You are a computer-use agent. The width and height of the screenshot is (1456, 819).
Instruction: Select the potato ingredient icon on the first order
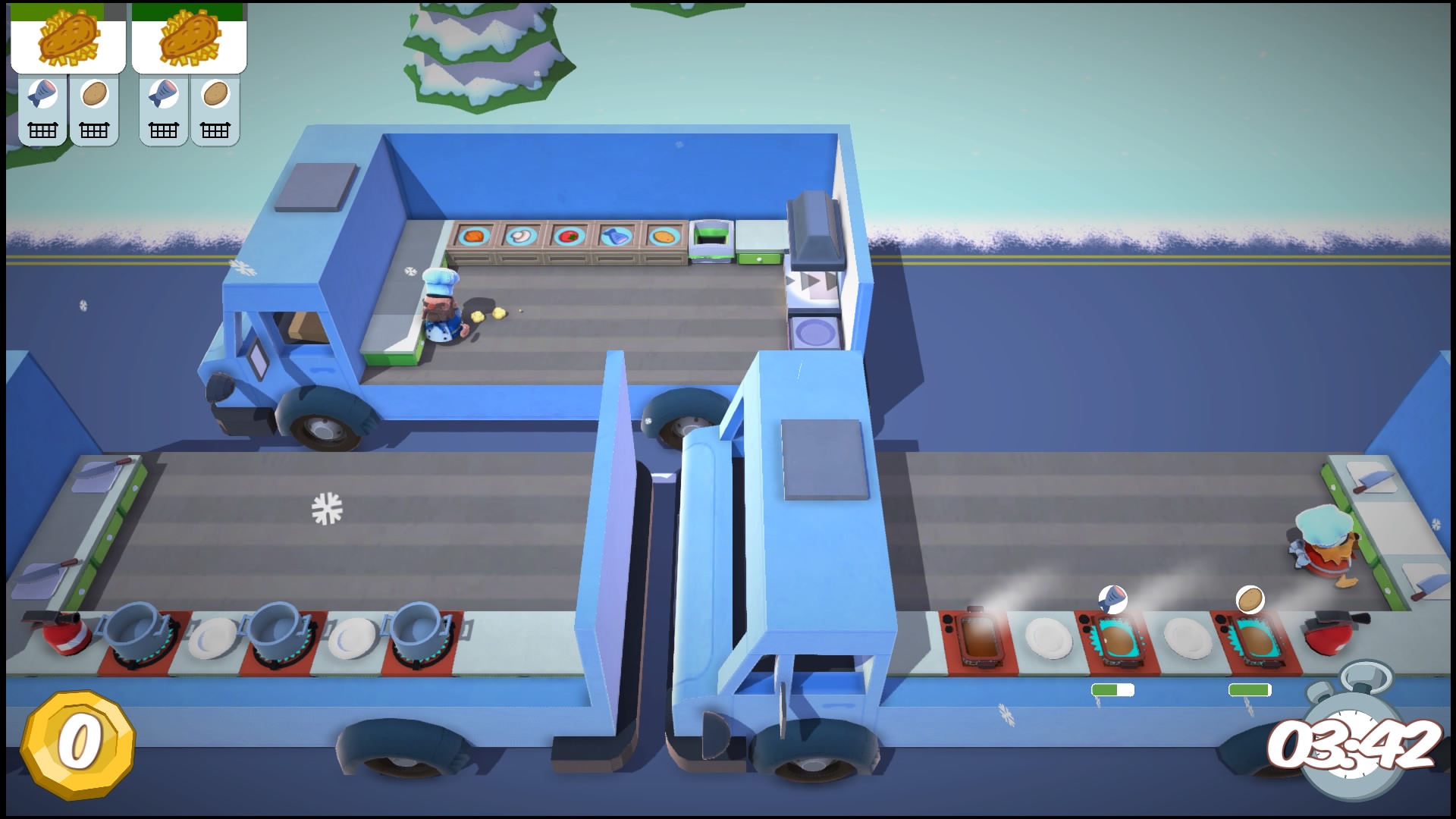95,93
